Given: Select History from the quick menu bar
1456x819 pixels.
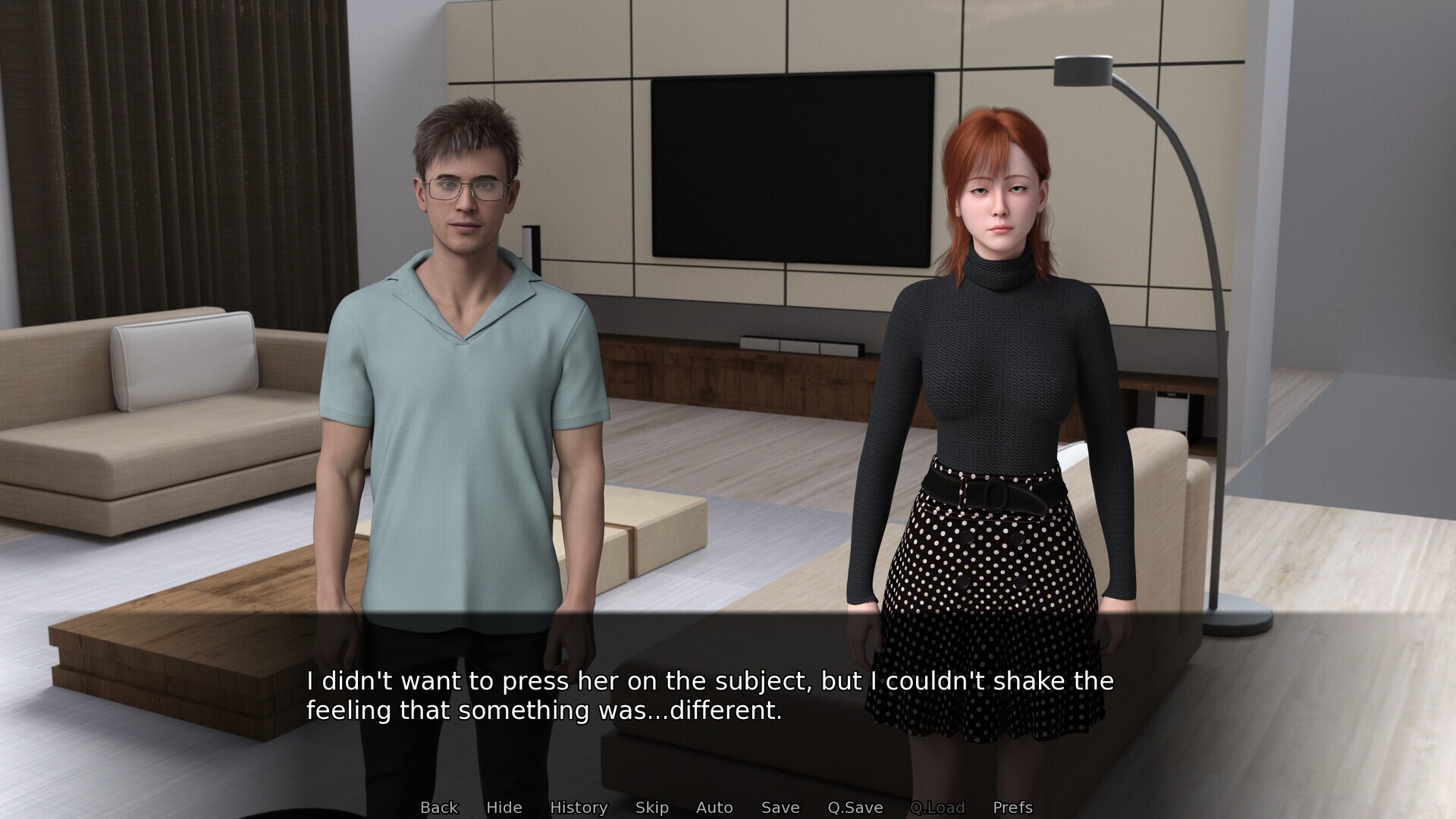Looking at the screenshot, I should tap(579, 807).
